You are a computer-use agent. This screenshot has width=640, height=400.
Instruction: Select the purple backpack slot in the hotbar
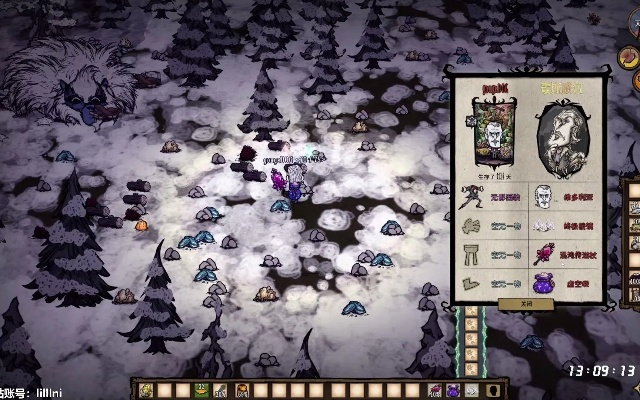point(453,390)
